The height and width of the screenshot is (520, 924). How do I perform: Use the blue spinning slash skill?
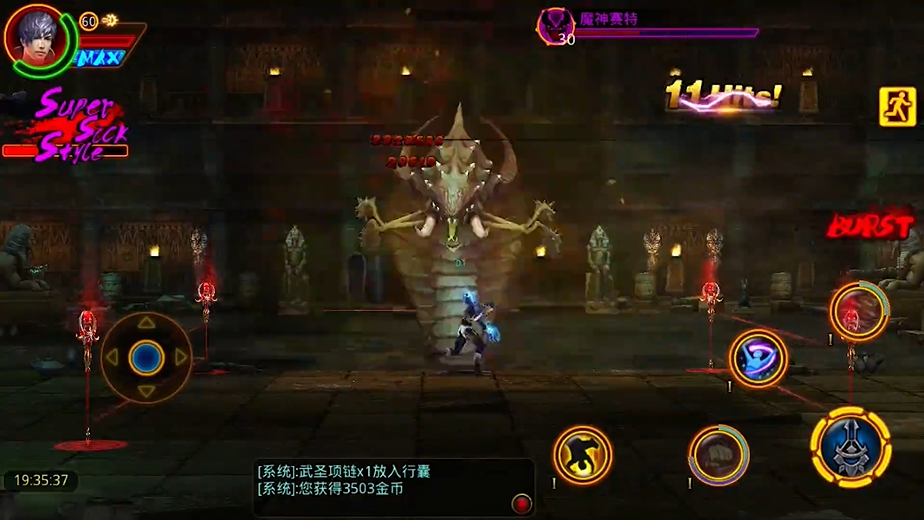(x=758, y=358)
